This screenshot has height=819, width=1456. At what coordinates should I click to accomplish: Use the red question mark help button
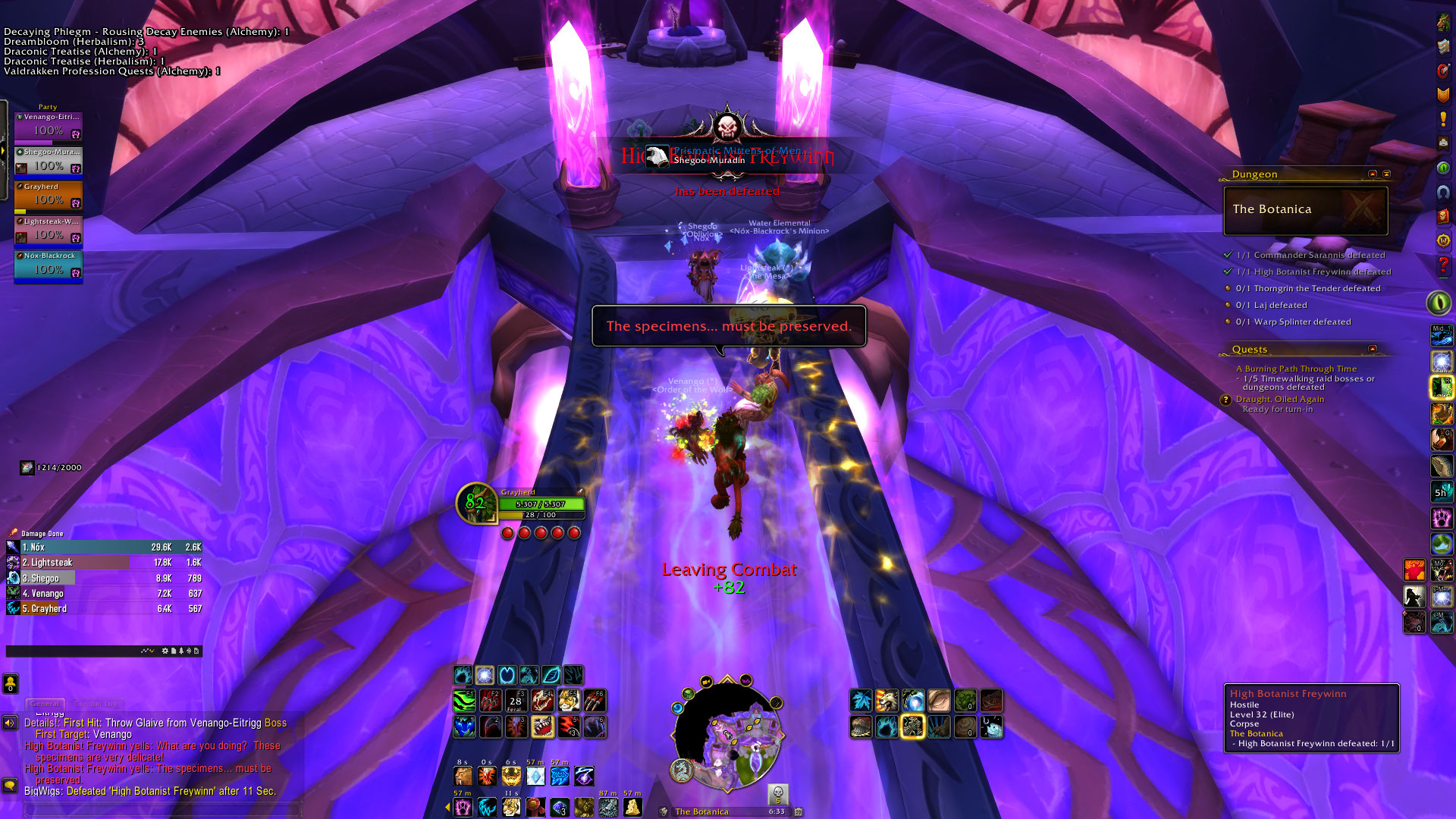[x=1442, y=265]
